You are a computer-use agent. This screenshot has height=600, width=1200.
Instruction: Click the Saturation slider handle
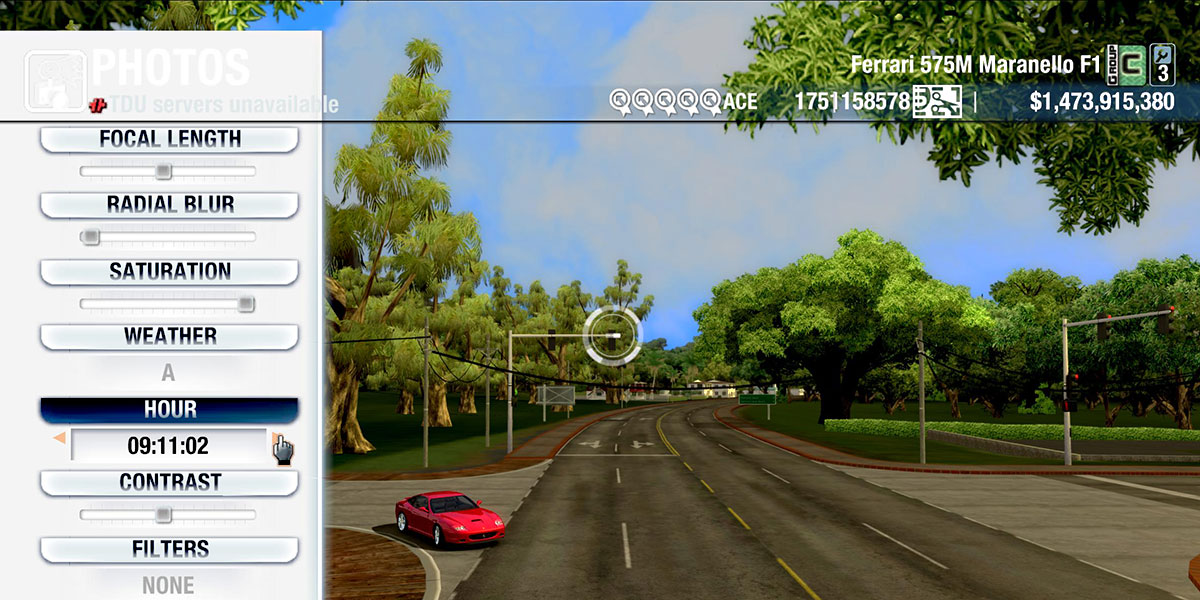(x=246, y=304)
